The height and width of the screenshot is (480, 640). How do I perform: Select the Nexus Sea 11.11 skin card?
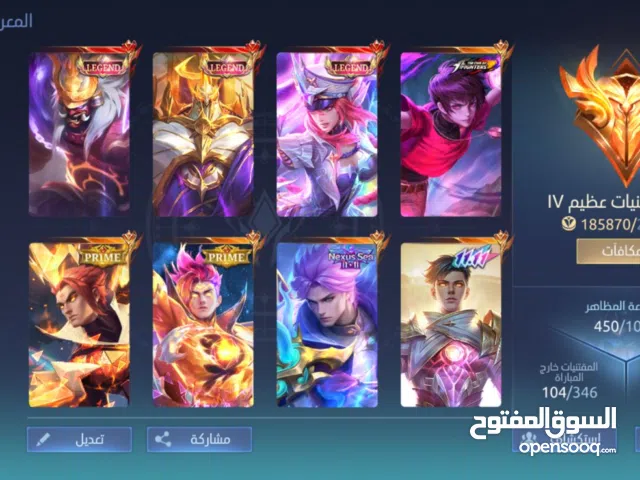coord(327,324)
